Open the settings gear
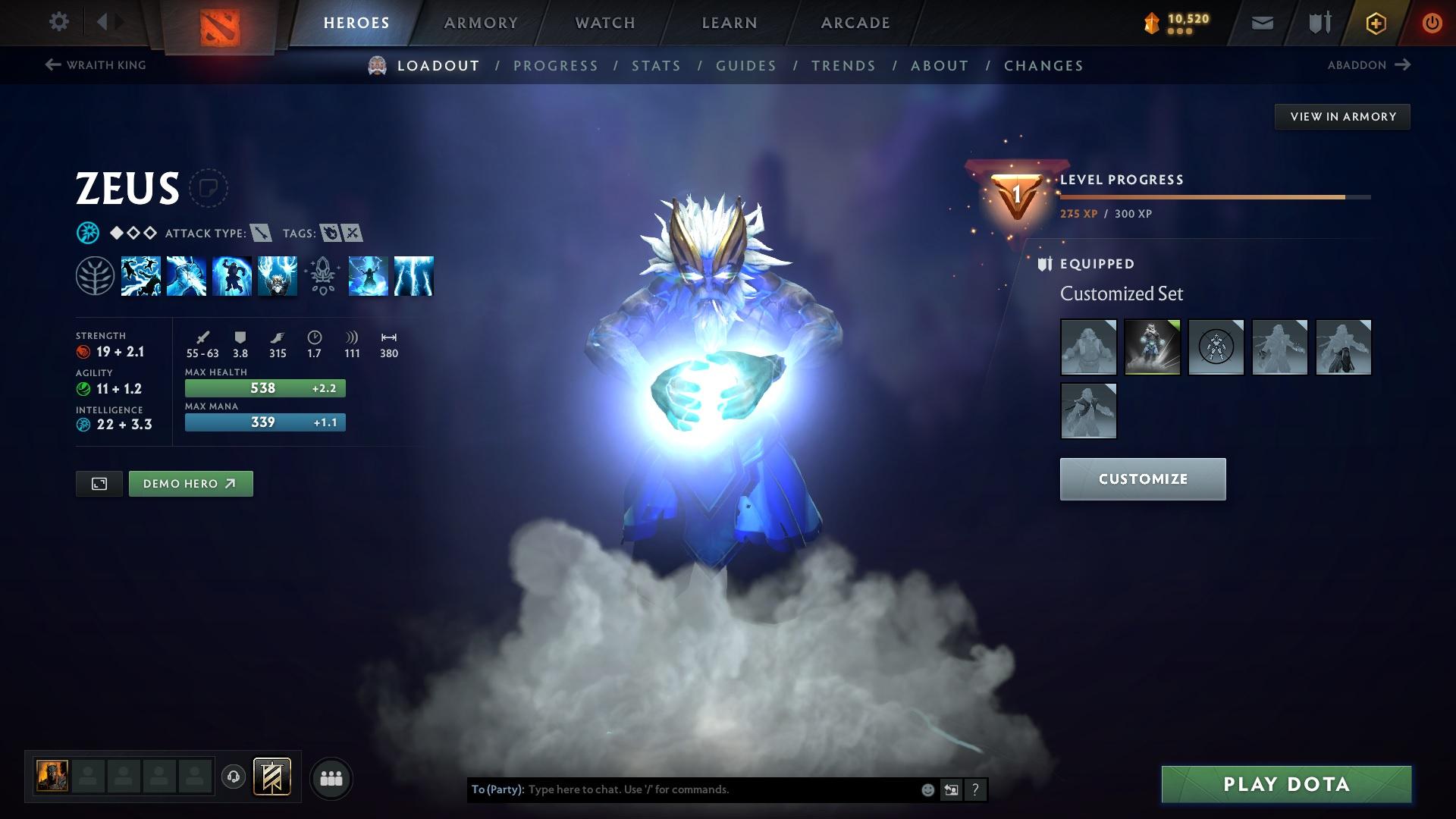The width and height of the screenshot is (1456, 819). [x=58, y=22]
